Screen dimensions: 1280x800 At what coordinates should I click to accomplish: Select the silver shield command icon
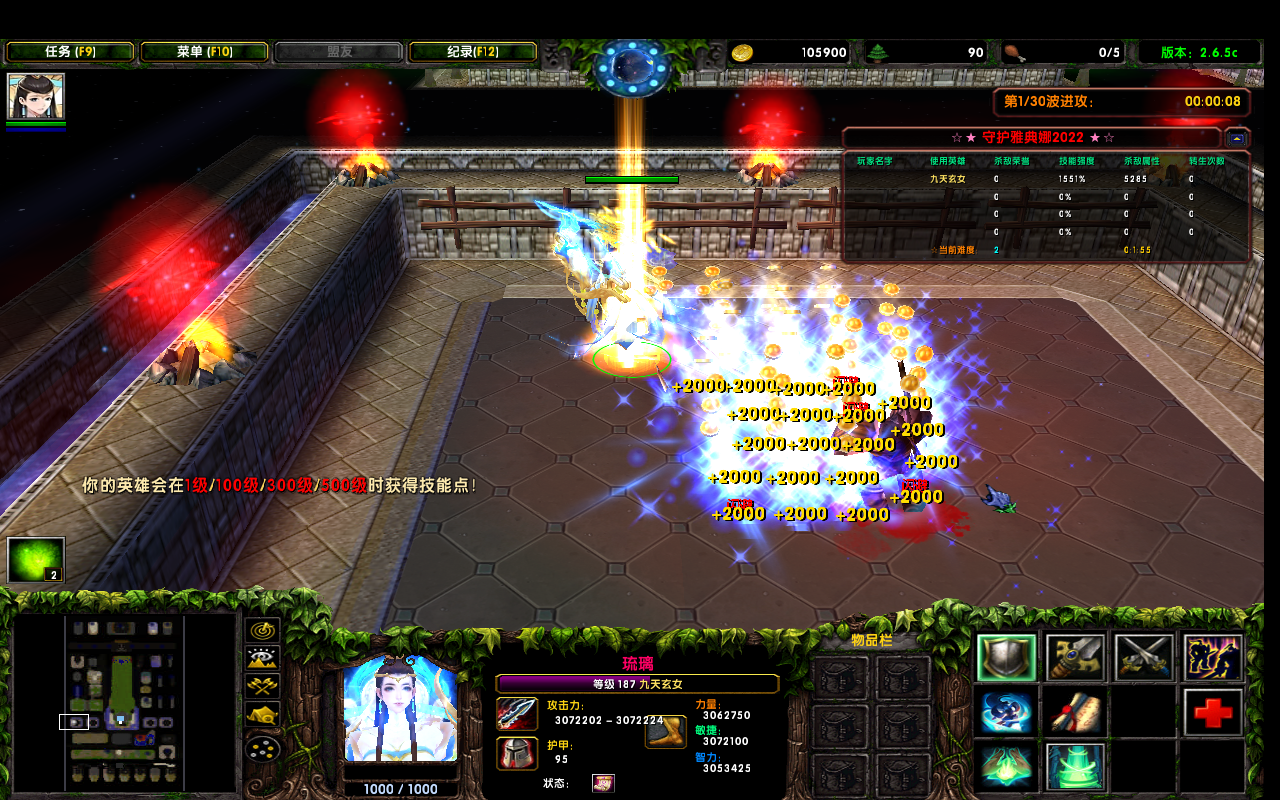click(1006, 658)
